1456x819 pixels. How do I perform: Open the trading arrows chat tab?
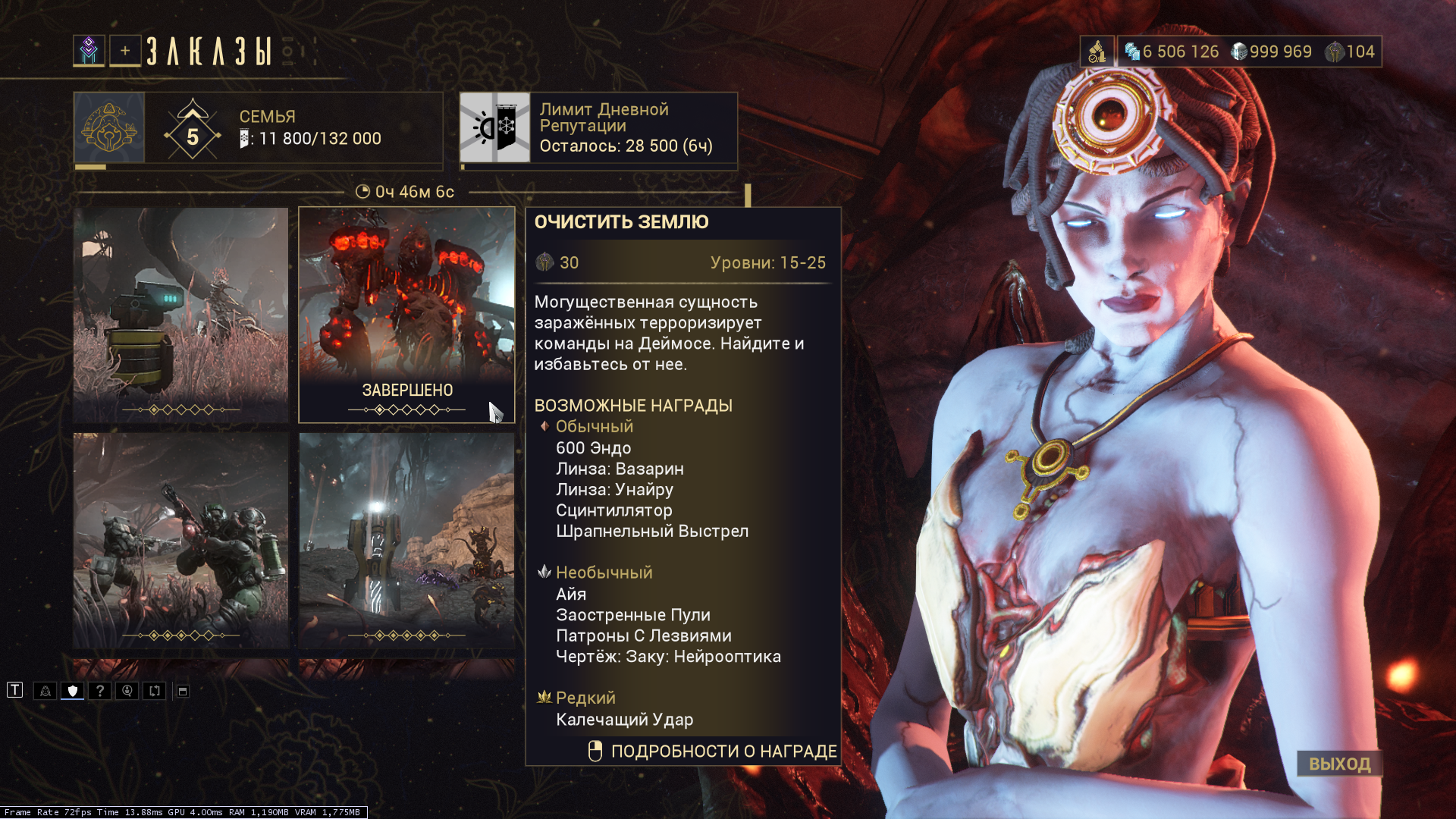(x=155, y=691)
